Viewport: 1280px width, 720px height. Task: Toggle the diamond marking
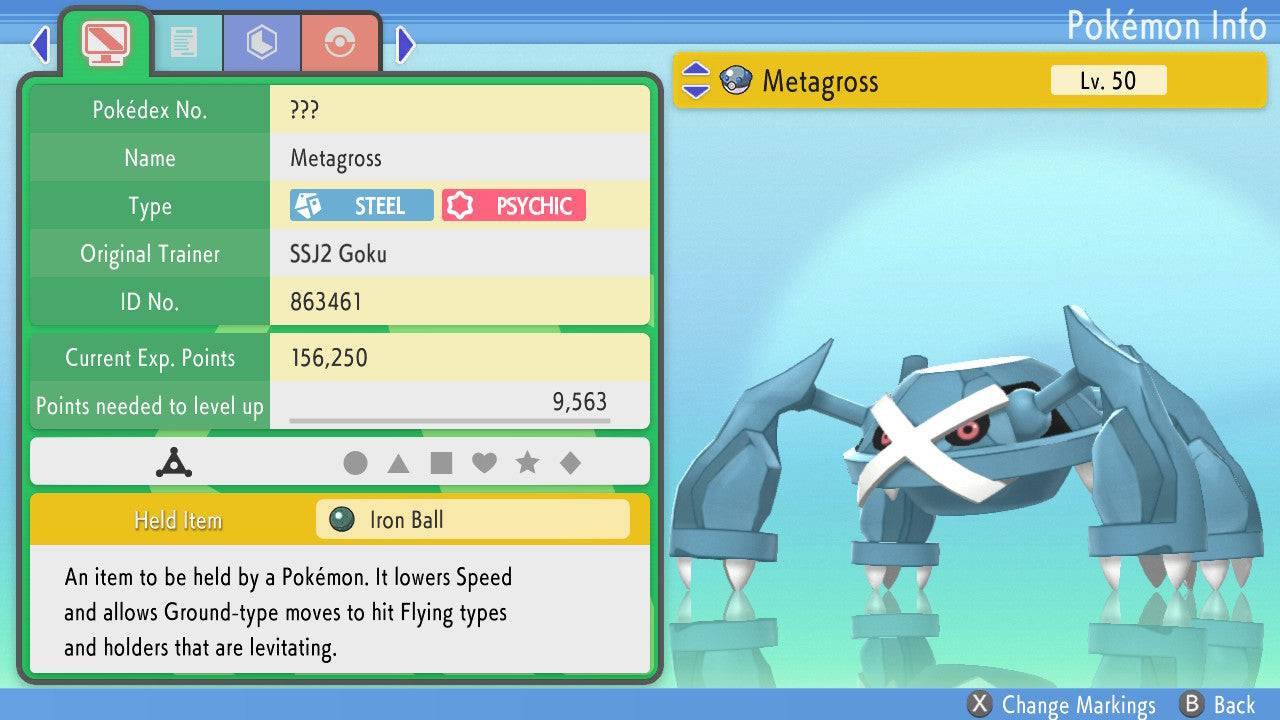570,463
